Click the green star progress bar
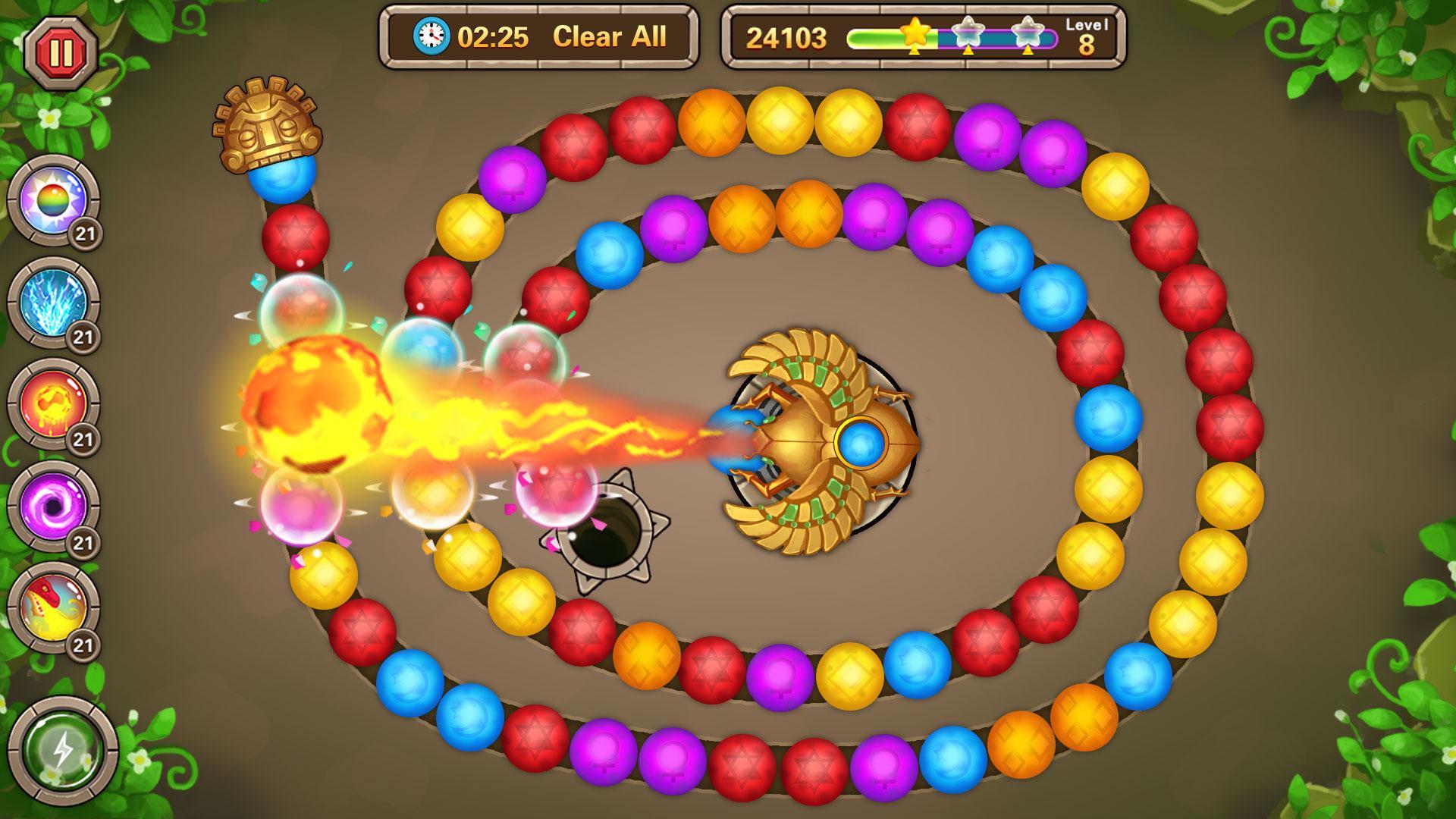The height and width of the screenshot is (819, 1456). (x=883, y=36)
